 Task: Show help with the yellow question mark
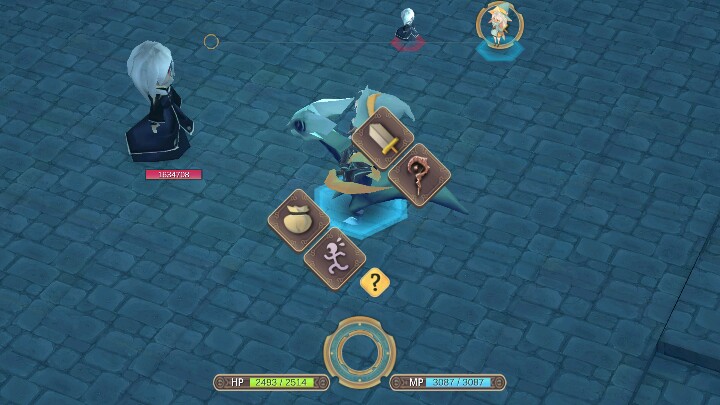click(x=375, y=282)
